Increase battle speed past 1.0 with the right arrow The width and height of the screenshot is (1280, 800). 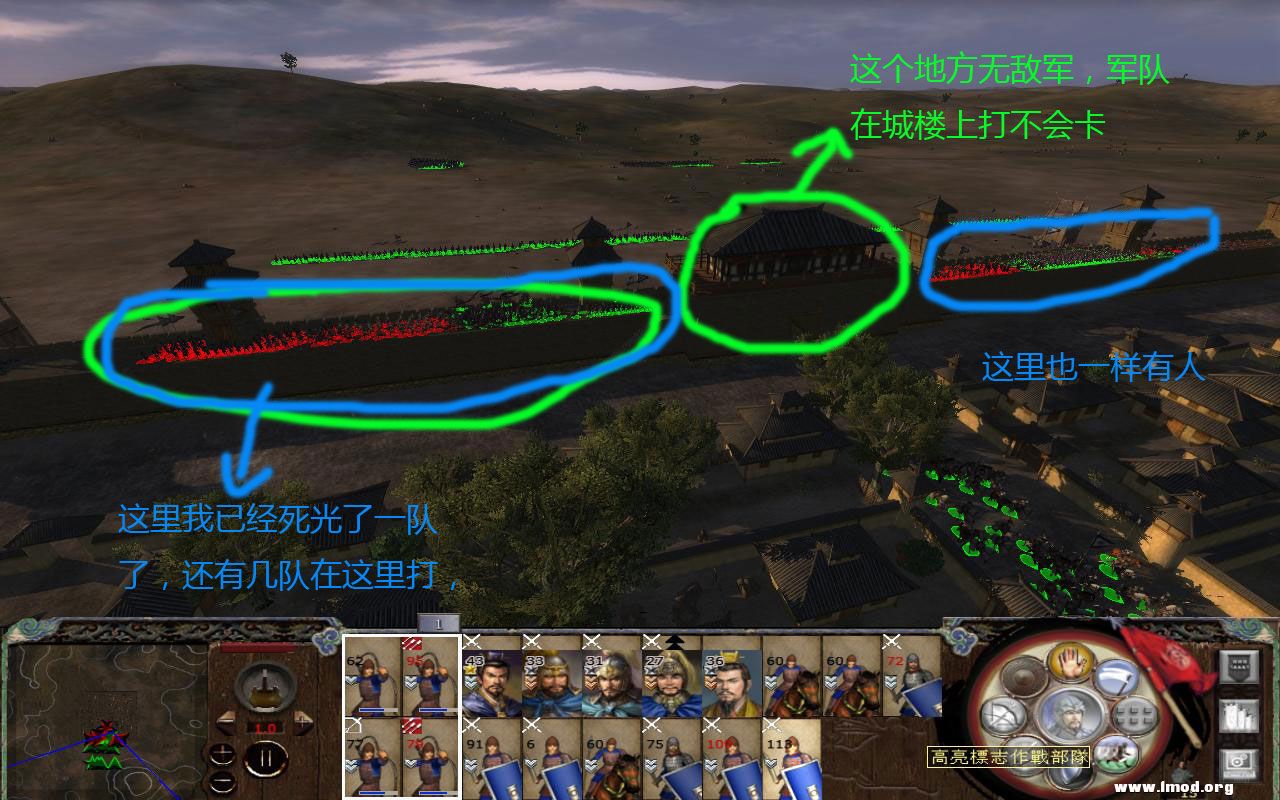(303, 721)
